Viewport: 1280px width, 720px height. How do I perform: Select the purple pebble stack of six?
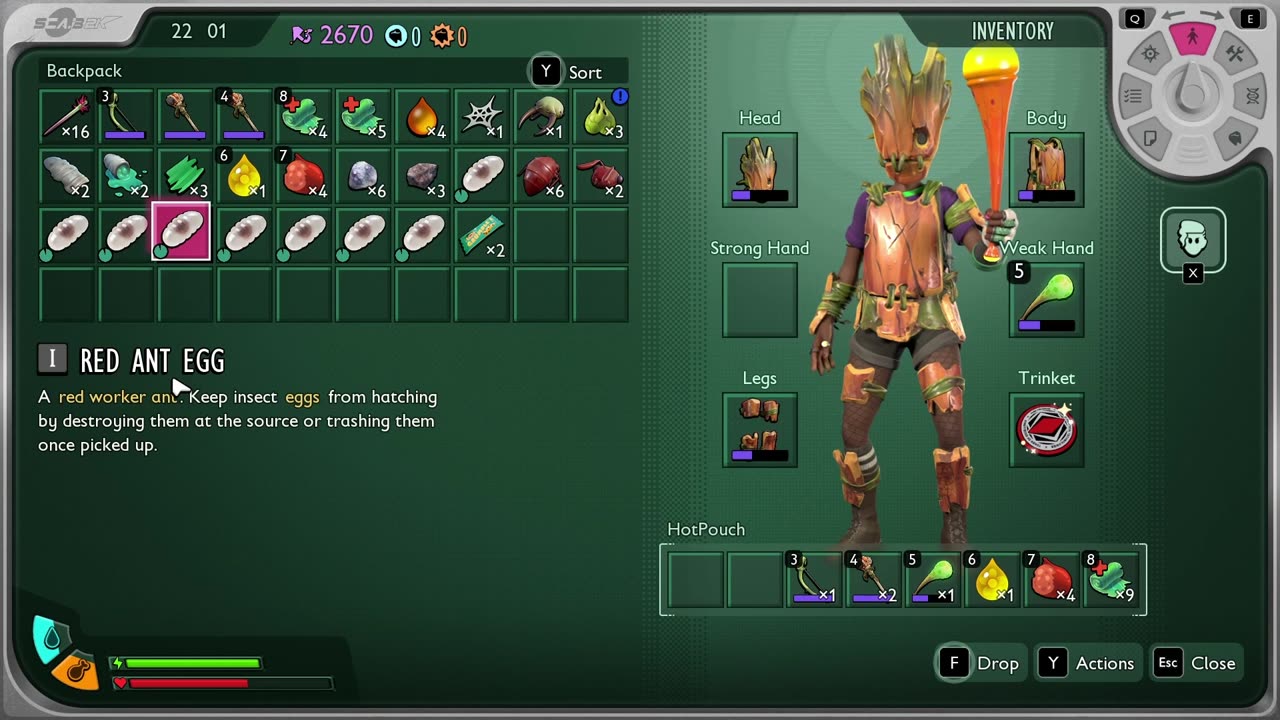[364, 176]
